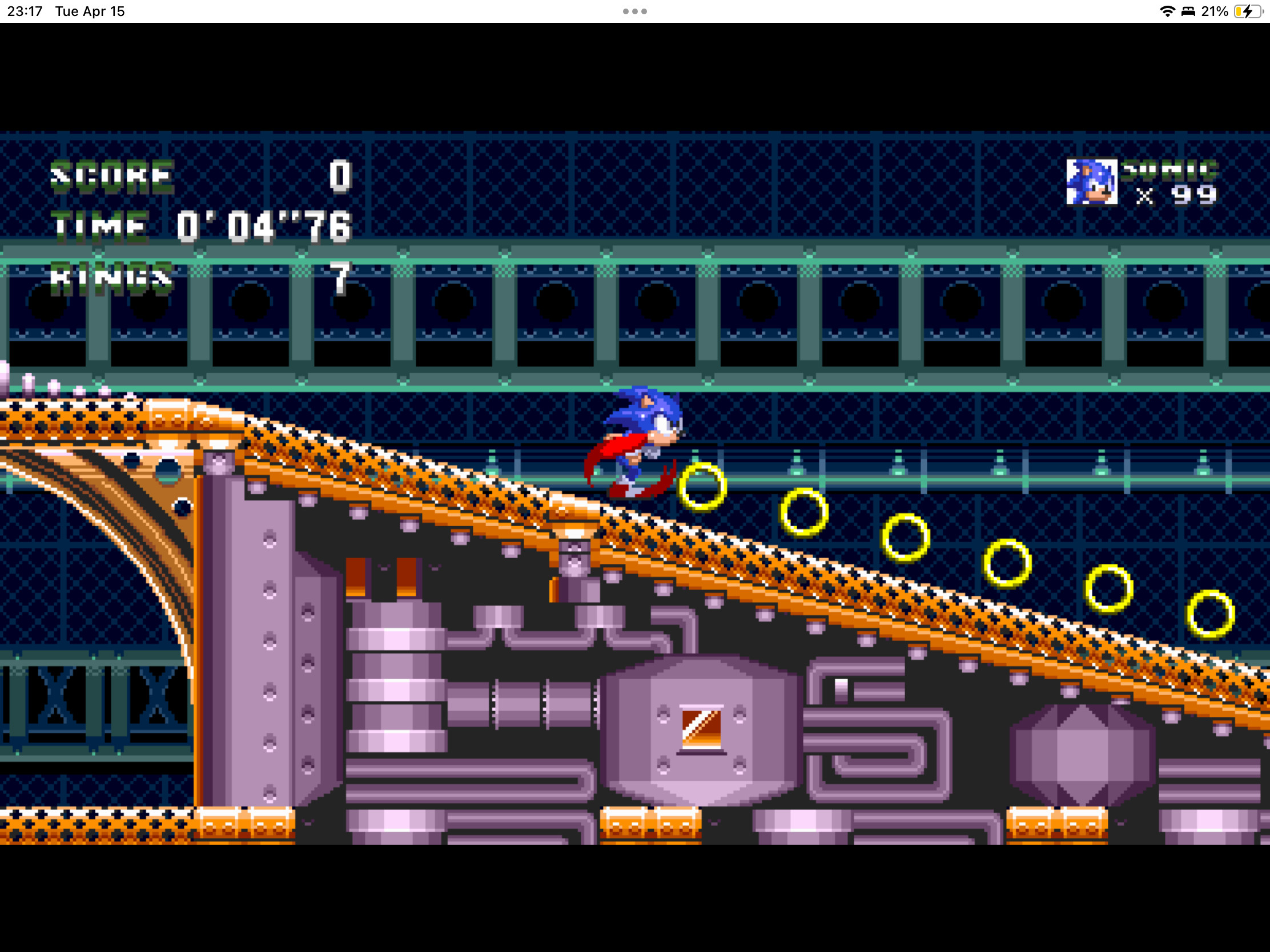Tap the Wi-Fi icon in the status bar
Viewport: 1270px width, 952px height.
tap(1168, 10)
